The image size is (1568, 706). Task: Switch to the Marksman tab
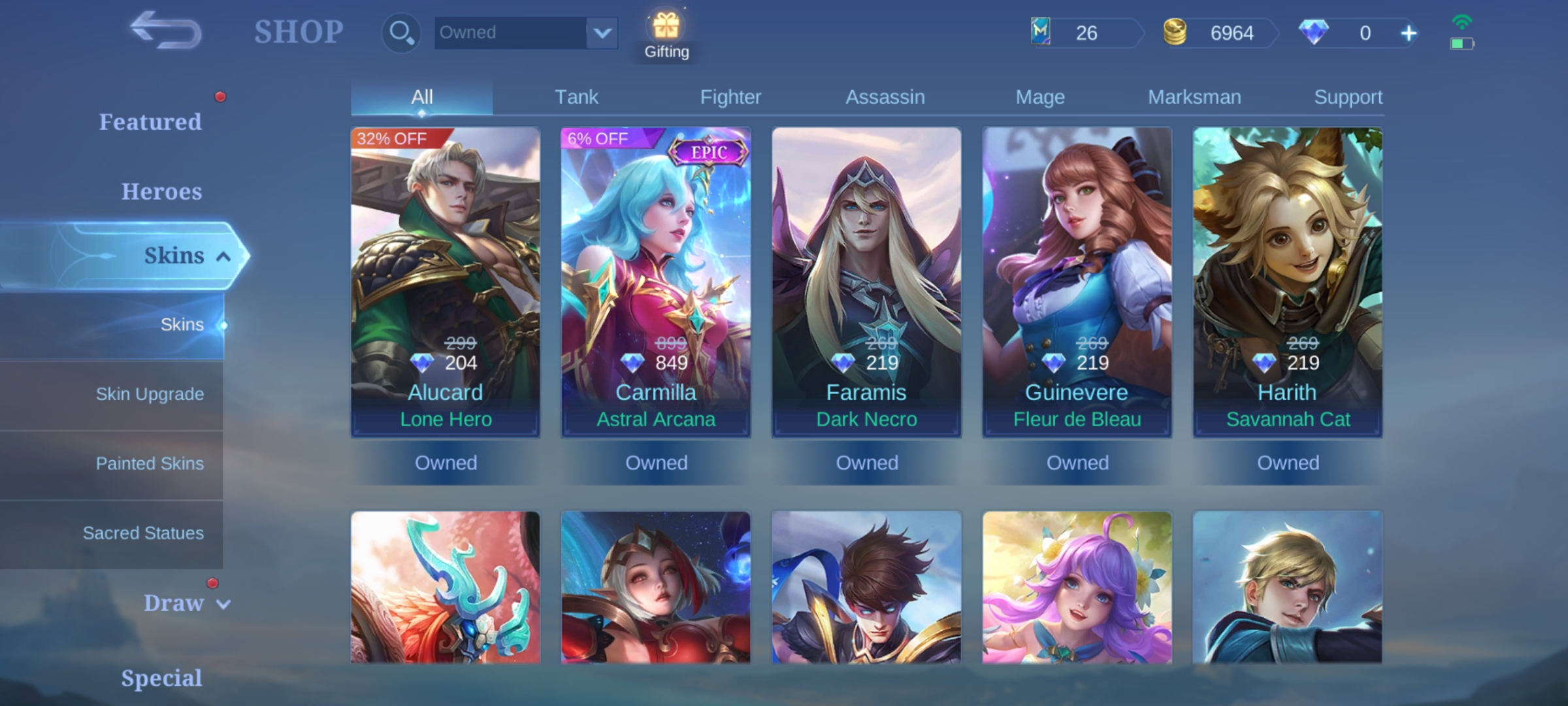(1194, 96)
